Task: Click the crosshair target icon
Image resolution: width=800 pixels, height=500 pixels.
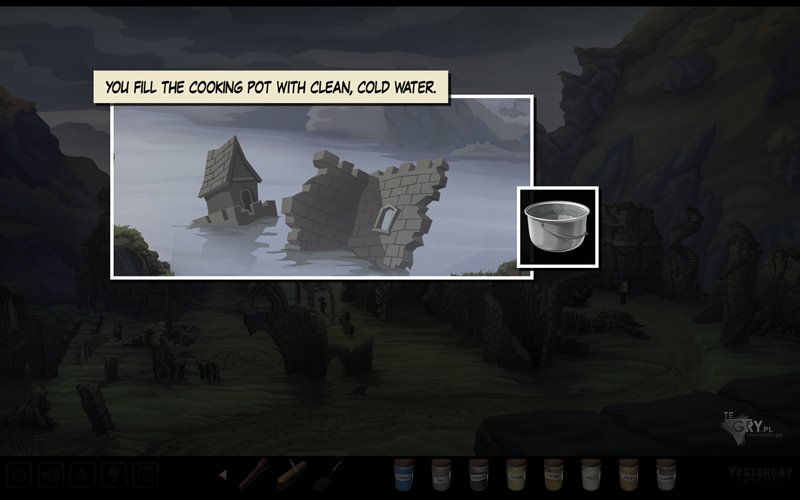Action: tap(146, 474)
